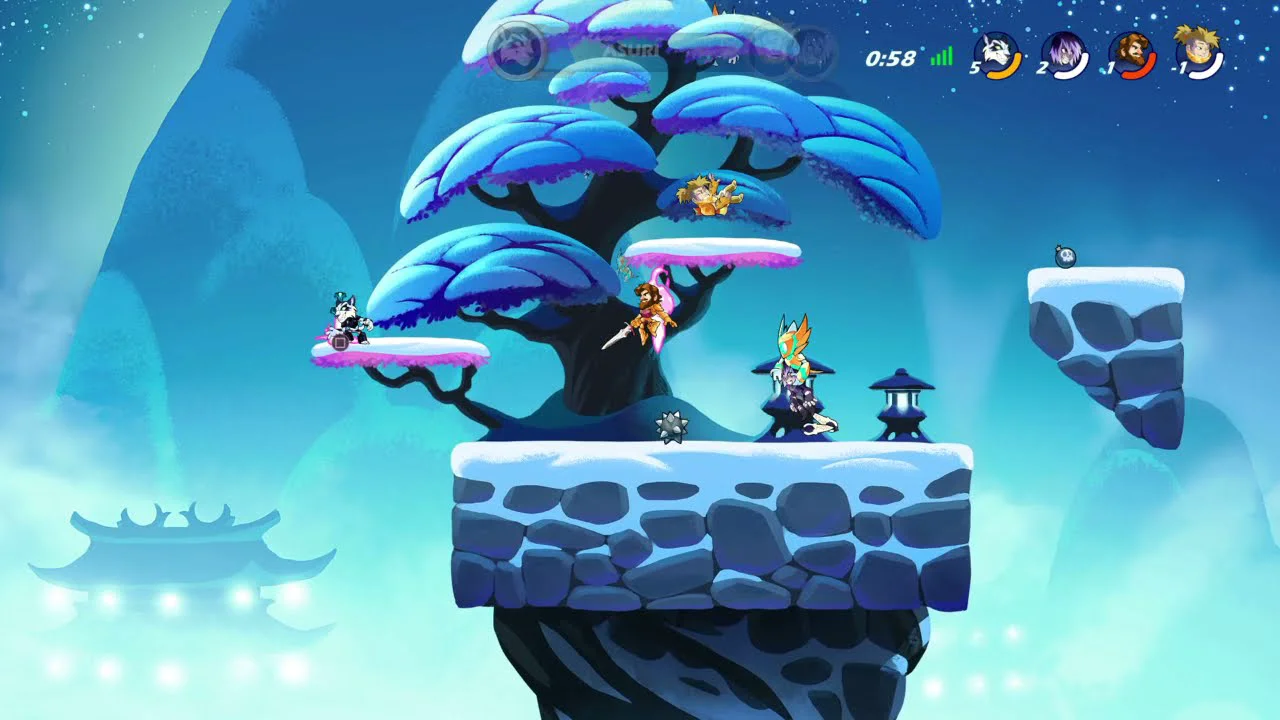
Task: Click the purple-haired player portrait
Action: coord(1064,55)
